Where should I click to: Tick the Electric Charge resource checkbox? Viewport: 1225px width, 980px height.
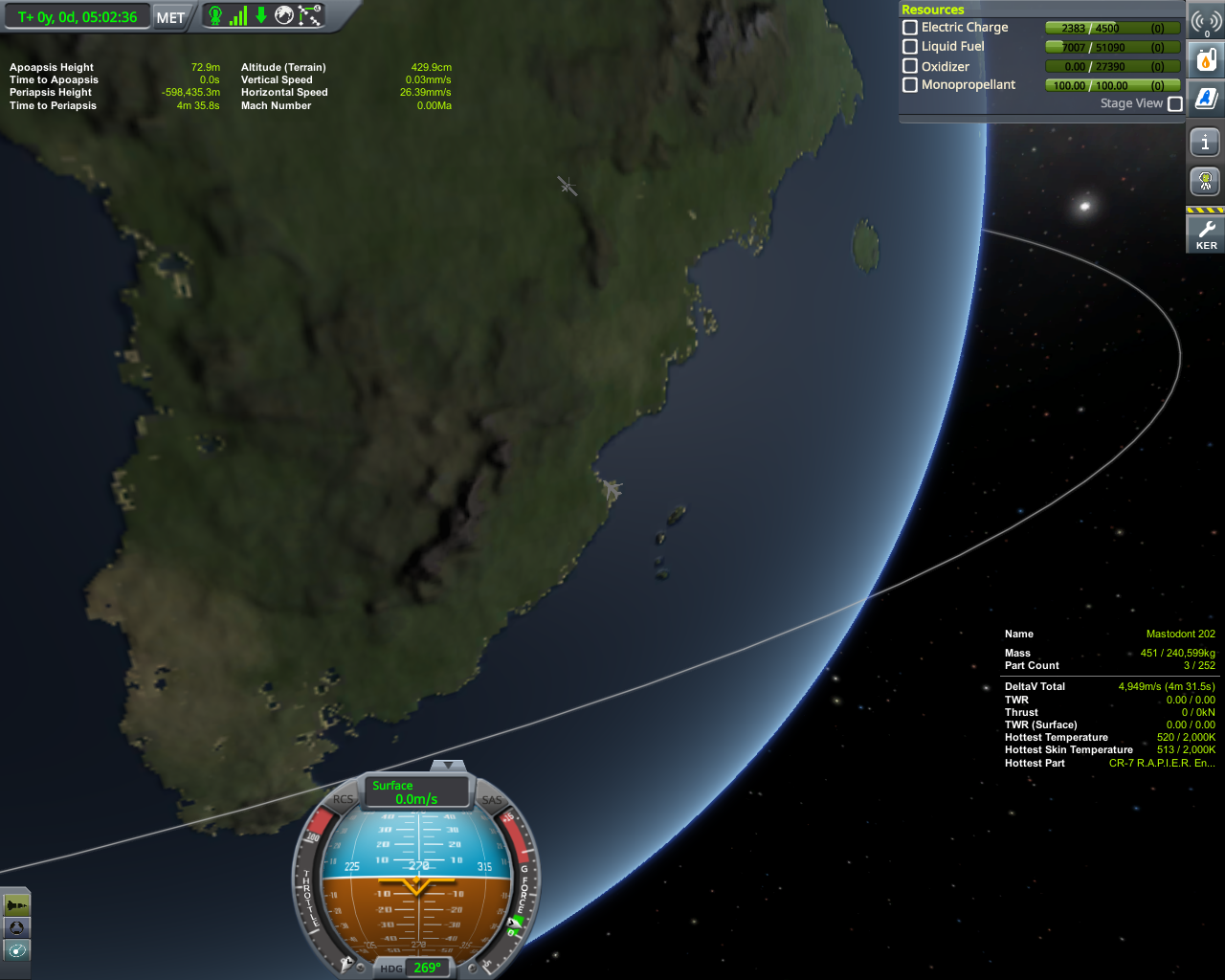pos(910,28)
